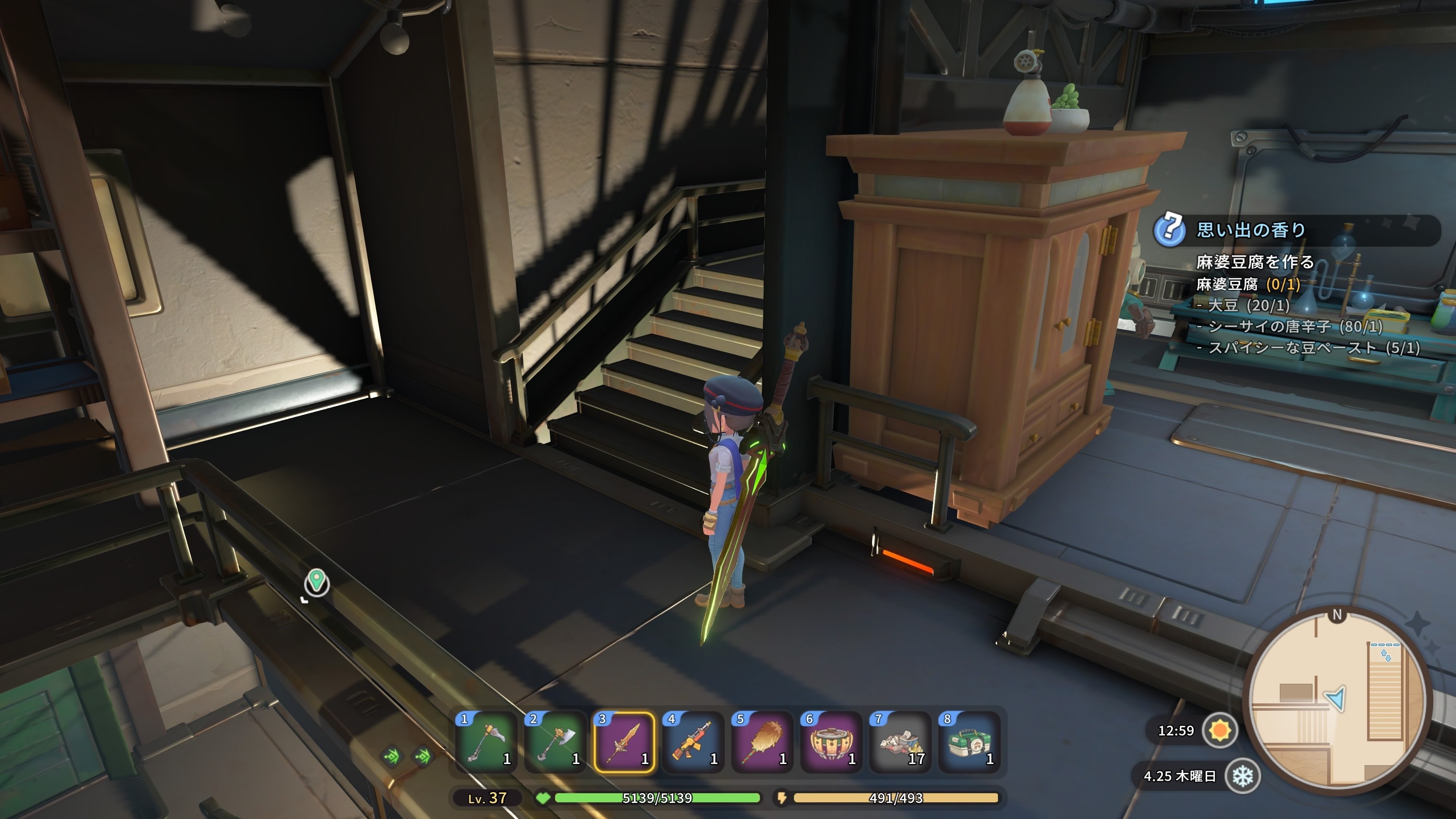Open the circular minimap
This screenshot has height=819, width=1456.
1337,701
